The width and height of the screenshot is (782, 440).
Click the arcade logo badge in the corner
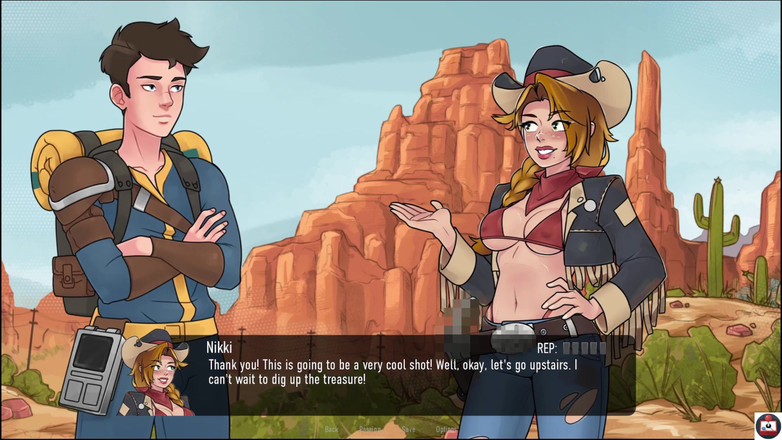click(767, 425)
